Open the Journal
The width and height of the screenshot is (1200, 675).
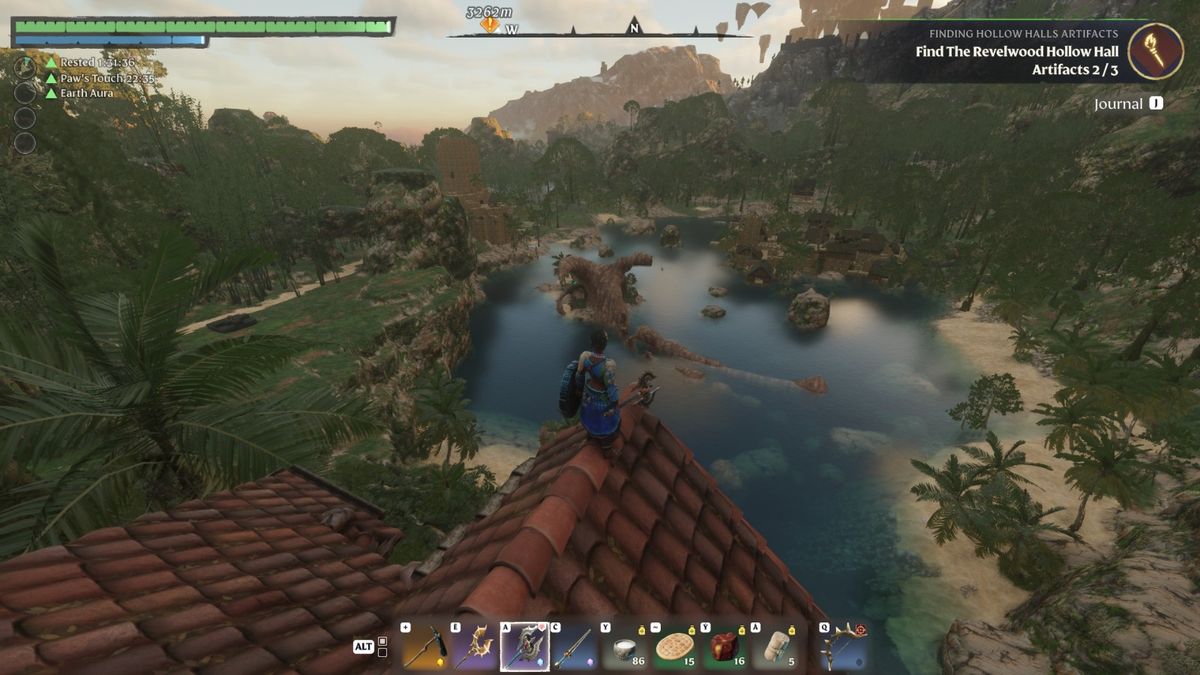[x=1128, y=104]
